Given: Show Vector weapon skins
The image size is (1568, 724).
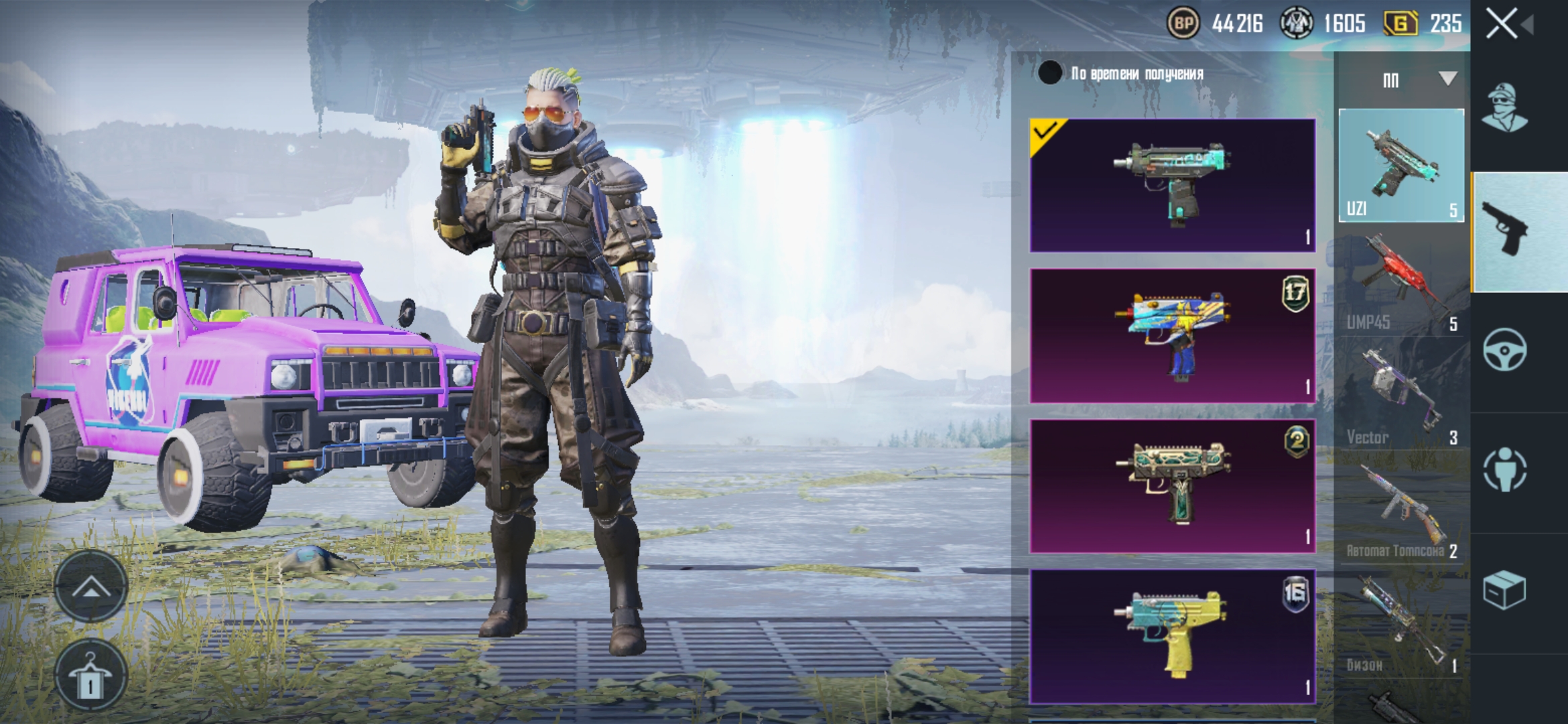Looking at the screenshot, I should click(1401, 396).
